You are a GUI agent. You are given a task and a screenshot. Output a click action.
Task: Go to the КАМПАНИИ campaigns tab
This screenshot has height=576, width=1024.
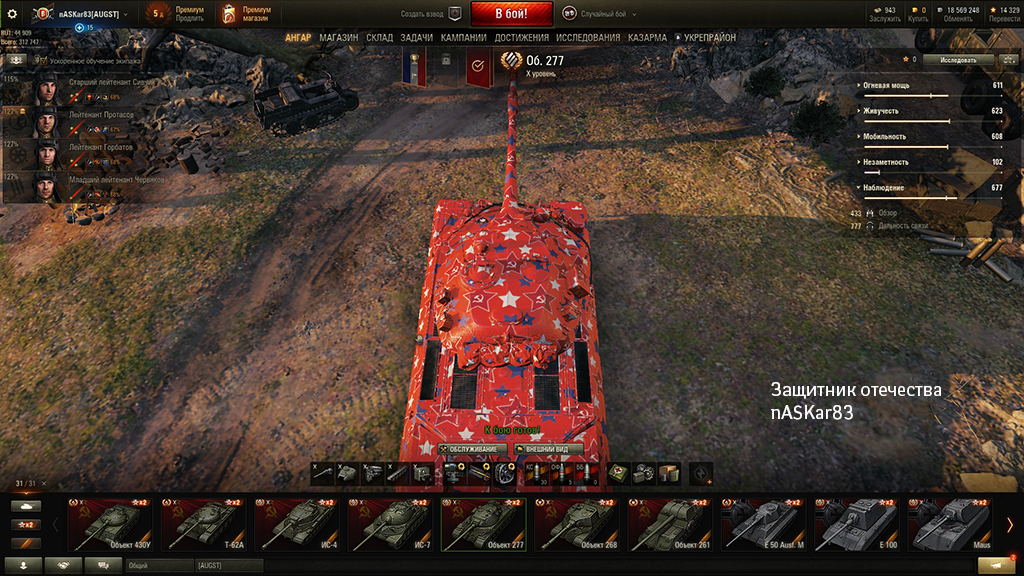click(x=463, y=38)
